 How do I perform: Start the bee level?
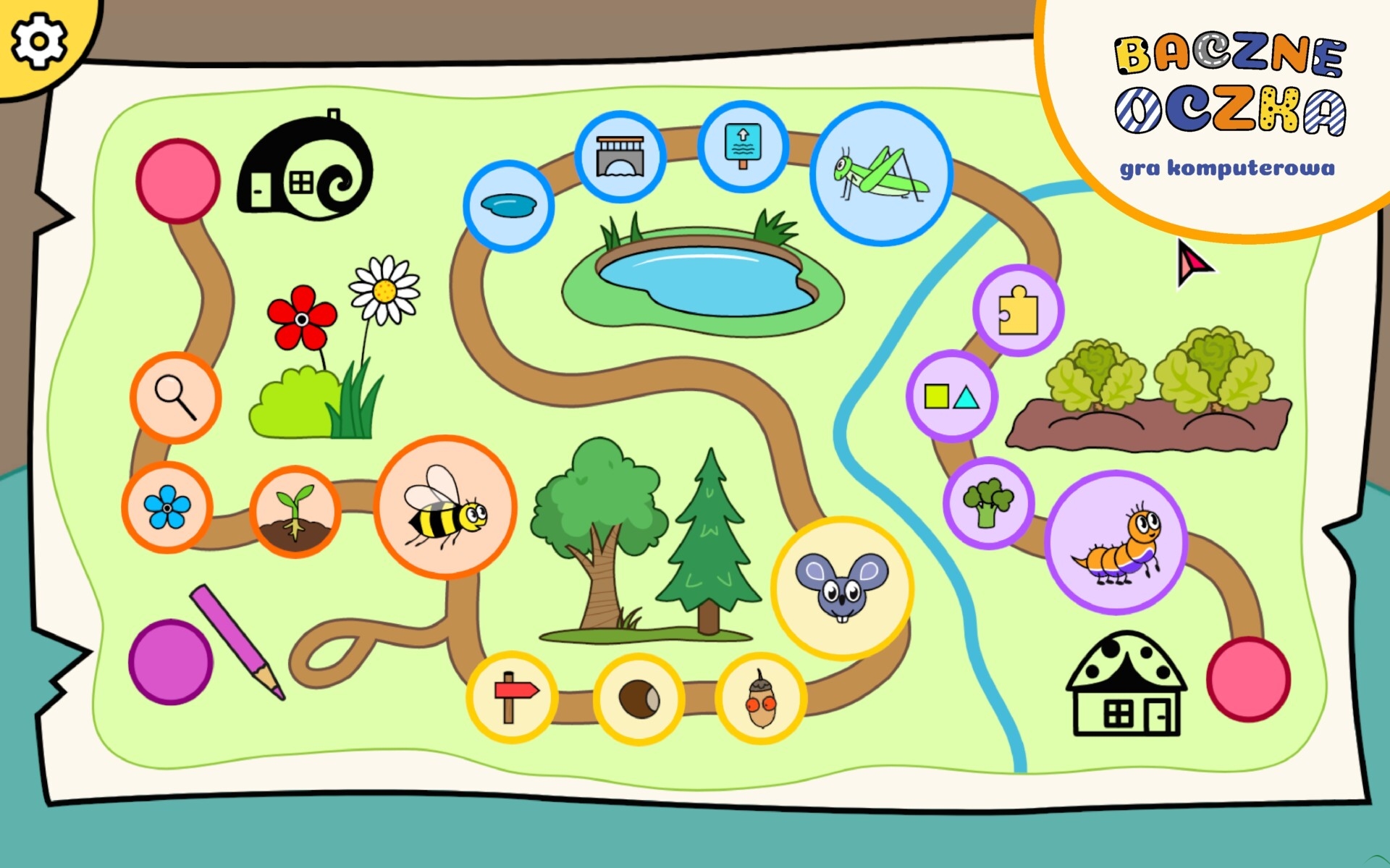tap(445, 507)
